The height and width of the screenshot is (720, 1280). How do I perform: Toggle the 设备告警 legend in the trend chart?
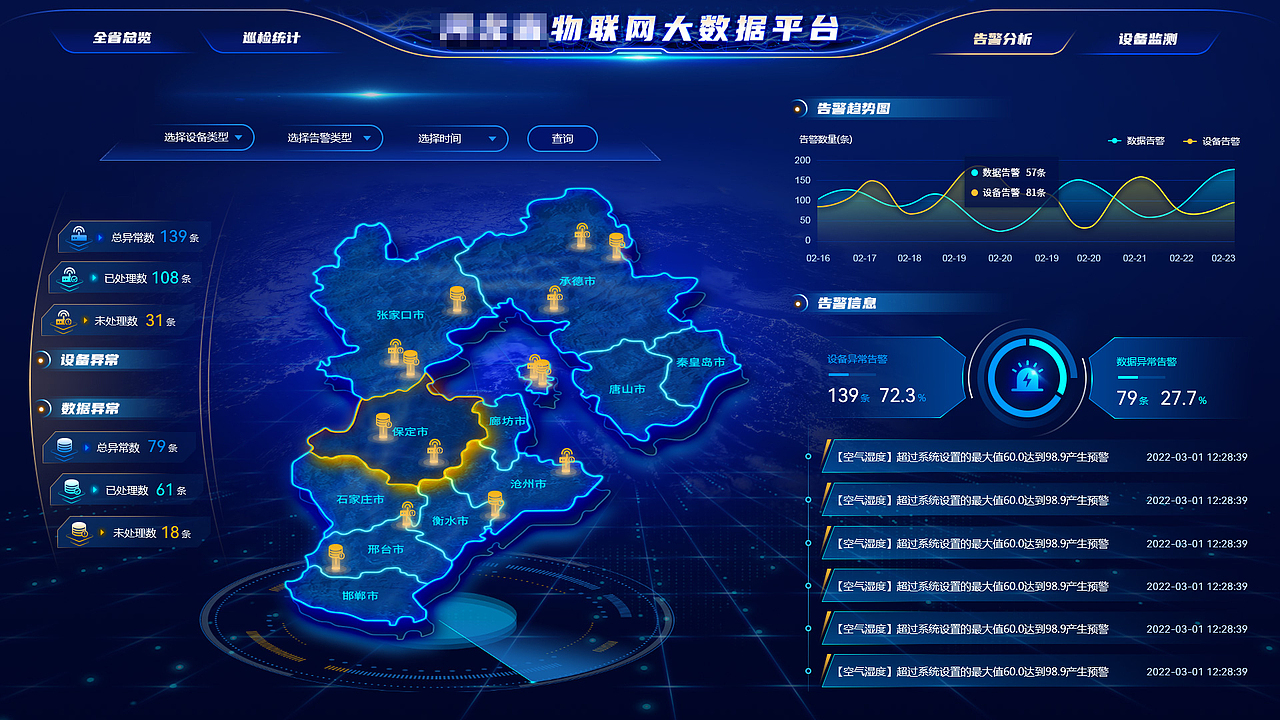tap(1213, 140)
